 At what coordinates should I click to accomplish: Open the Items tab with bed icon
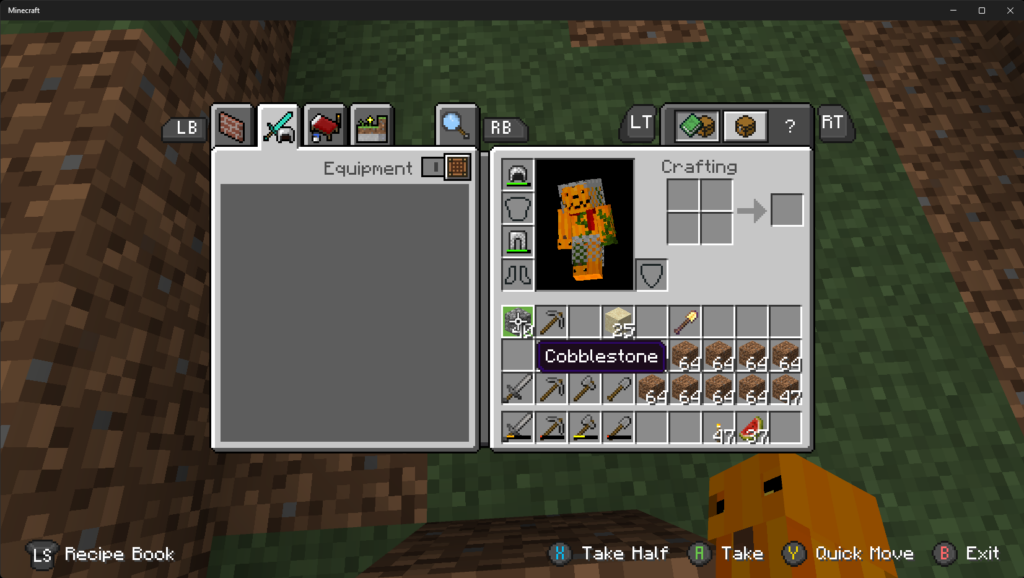pos(325,127)
